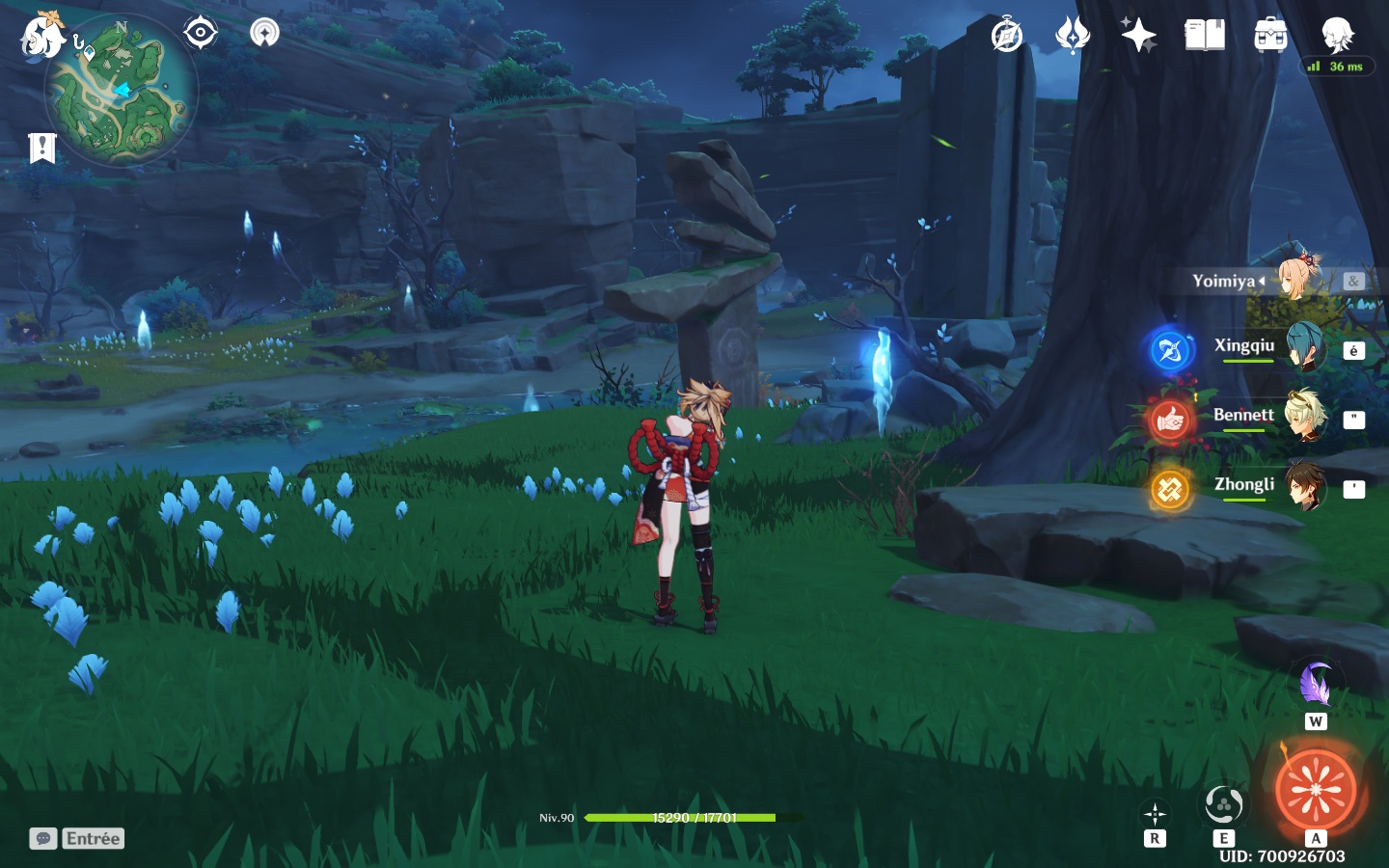
Task: Open the wish star icon
Action: pos(1138,36)
